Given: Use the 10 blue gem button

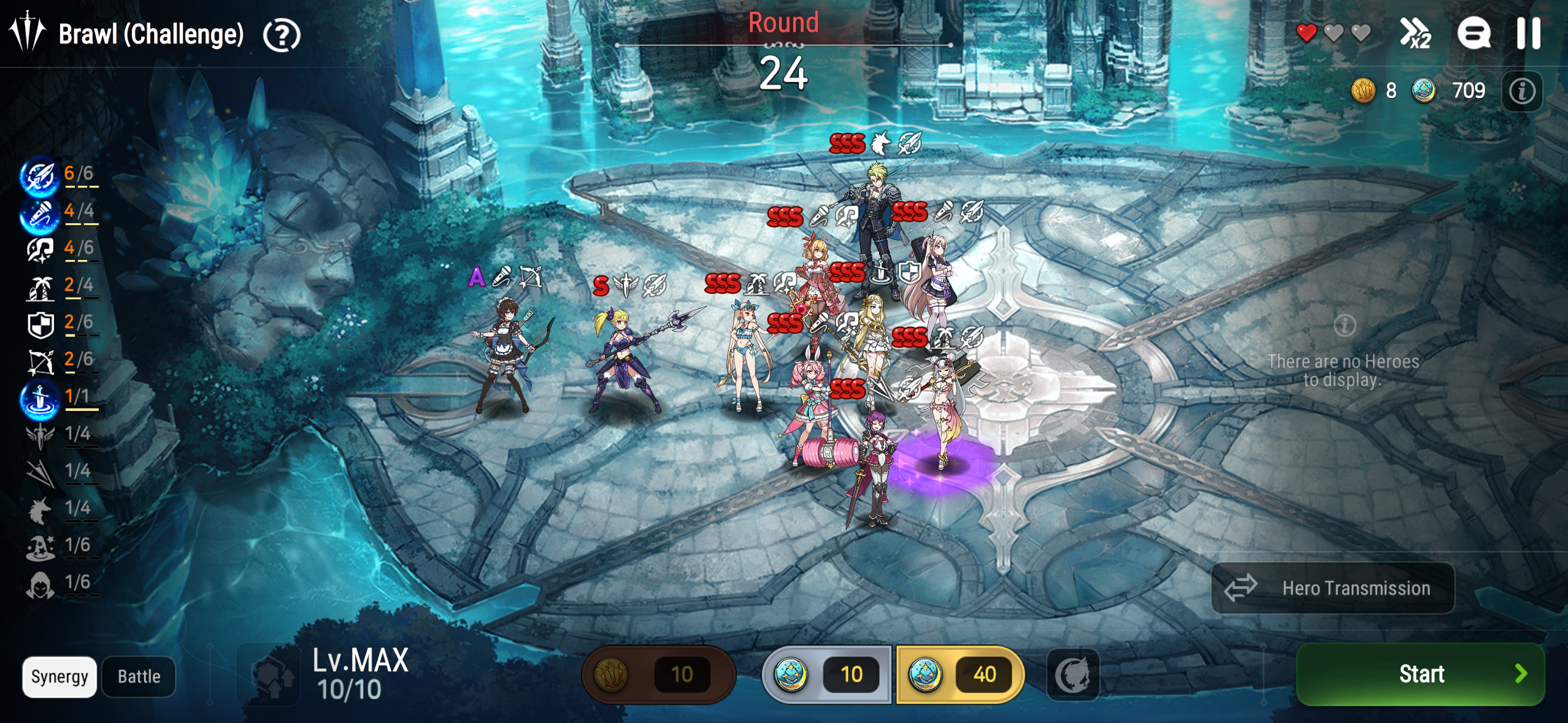Looking at the screenshot, I should coord(826,675).
